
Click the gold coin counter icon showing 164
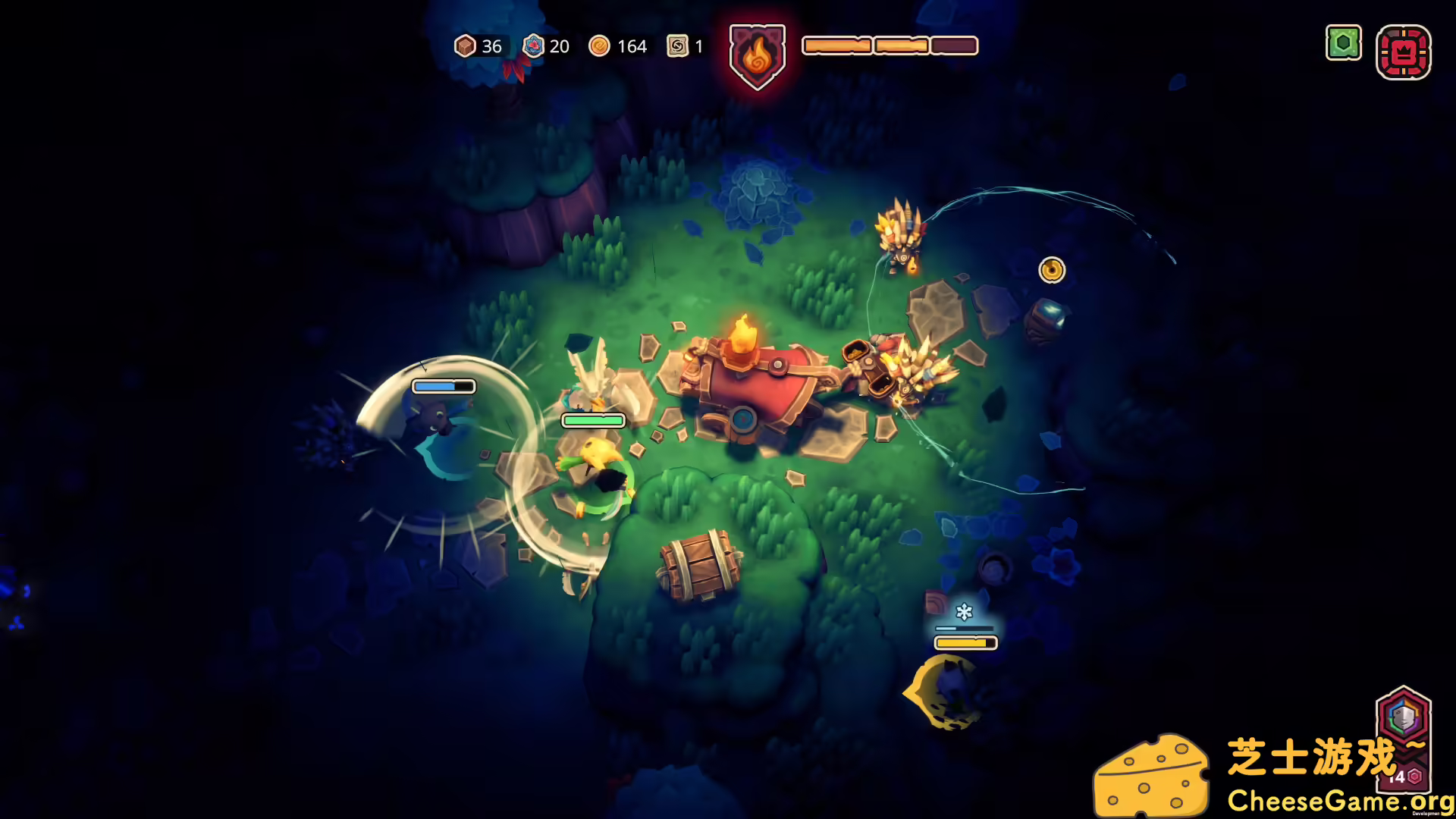coord(600,46)
